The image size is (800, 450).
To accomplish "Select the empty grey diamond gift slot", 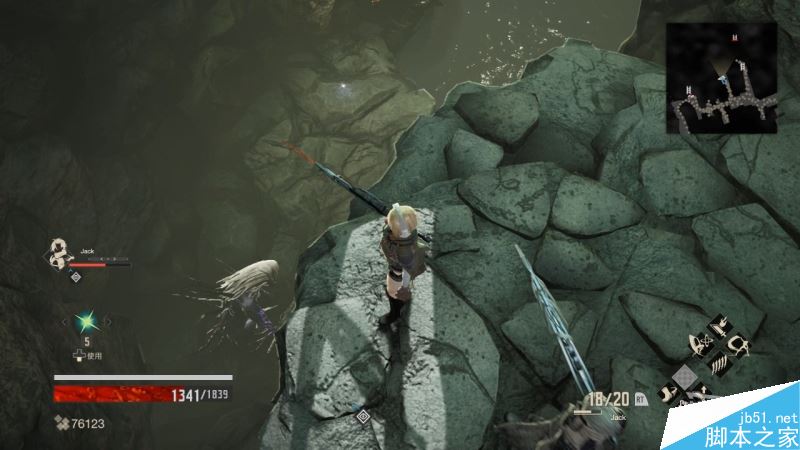I will 684,375.
